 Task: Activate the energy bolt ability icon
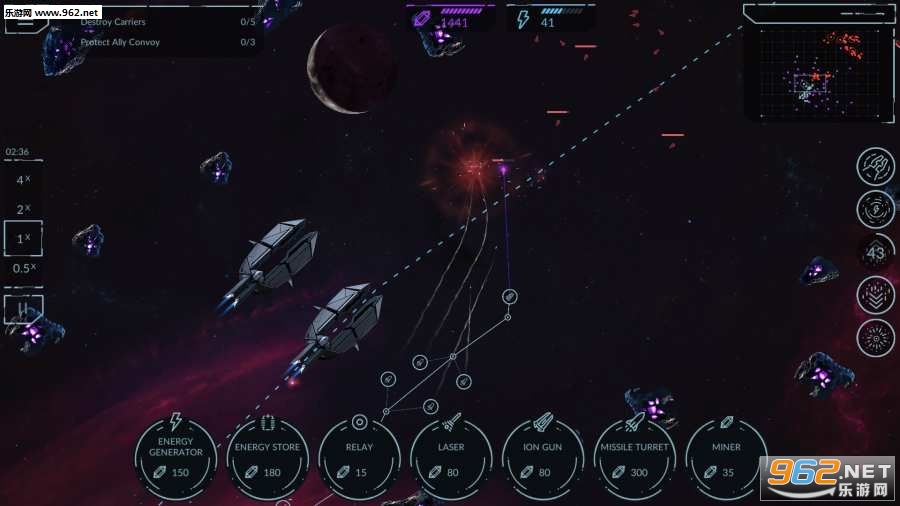point(876,208)
